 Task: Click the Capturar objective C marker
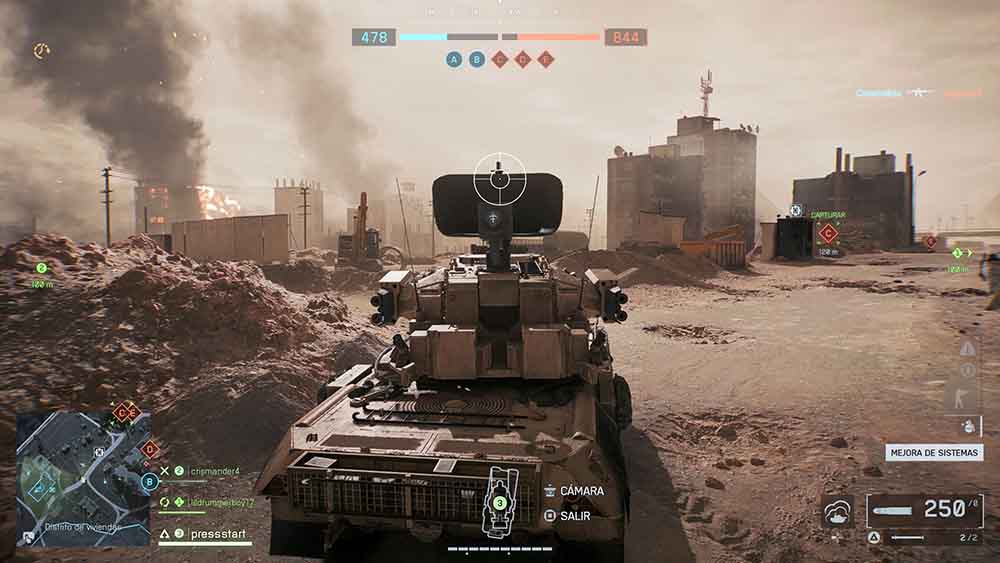click(x=827, y=234)
